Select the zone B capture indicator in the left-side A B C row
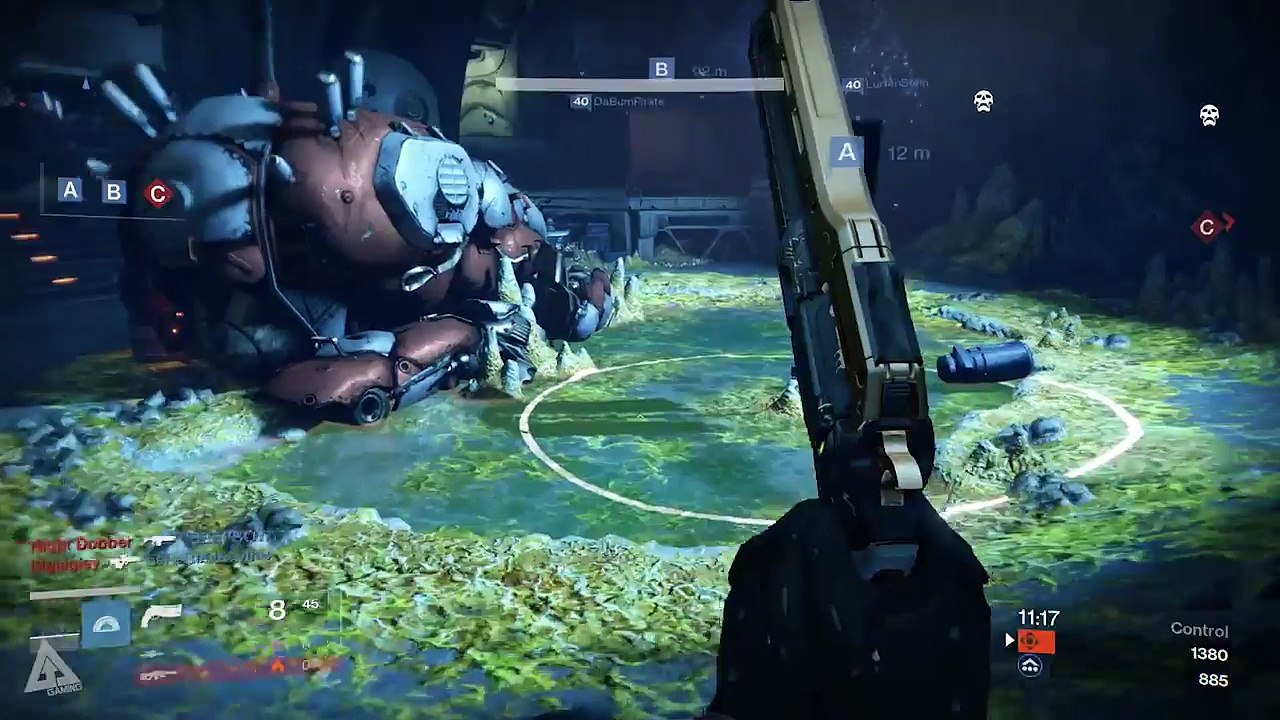The image size is (1280, 720). 114,192
